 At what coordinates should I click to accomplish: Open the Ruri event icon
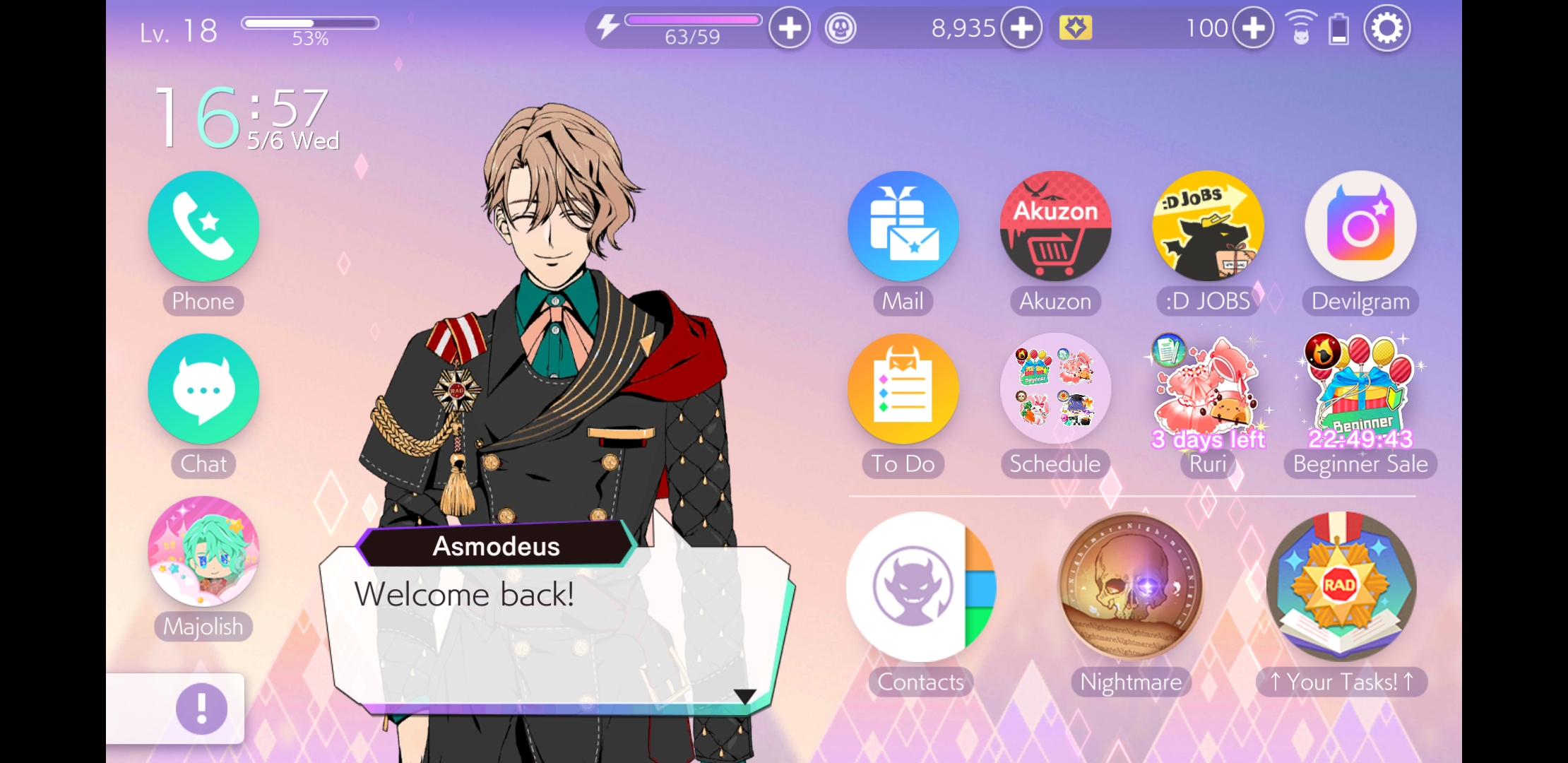coord(1208,389)
